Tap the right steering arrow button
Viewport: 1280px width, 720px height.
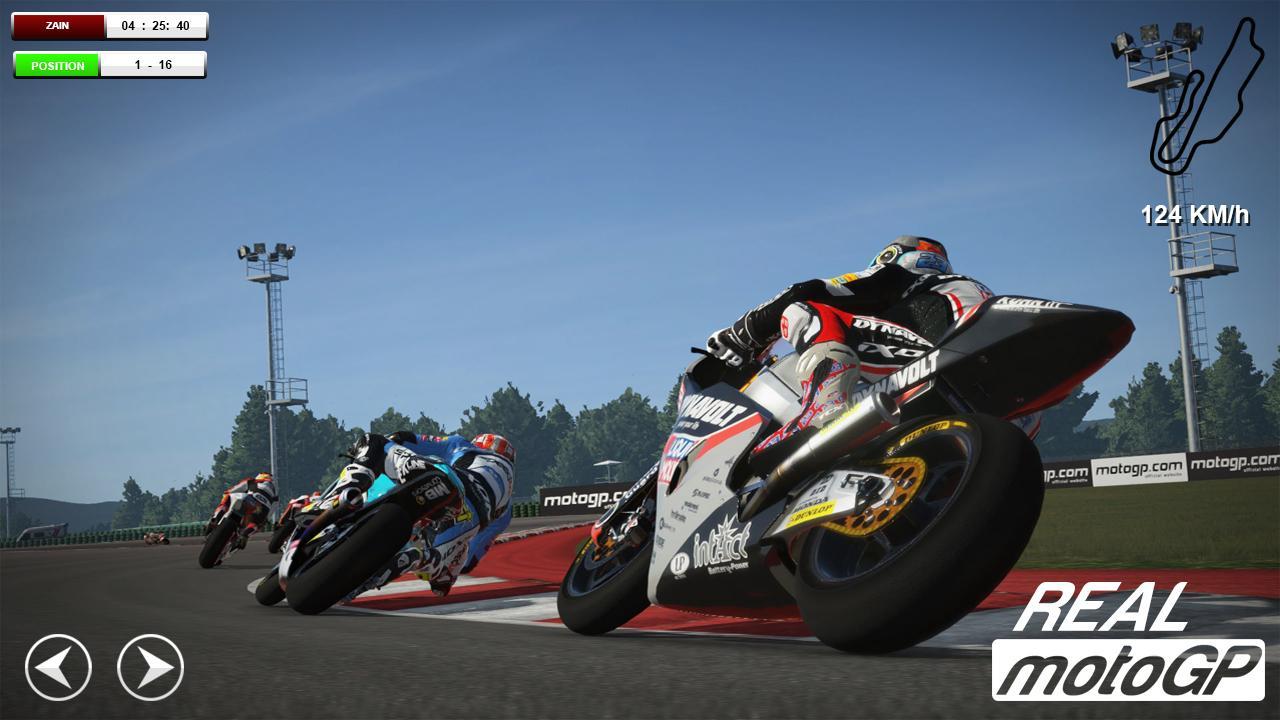tap(151, 667)
